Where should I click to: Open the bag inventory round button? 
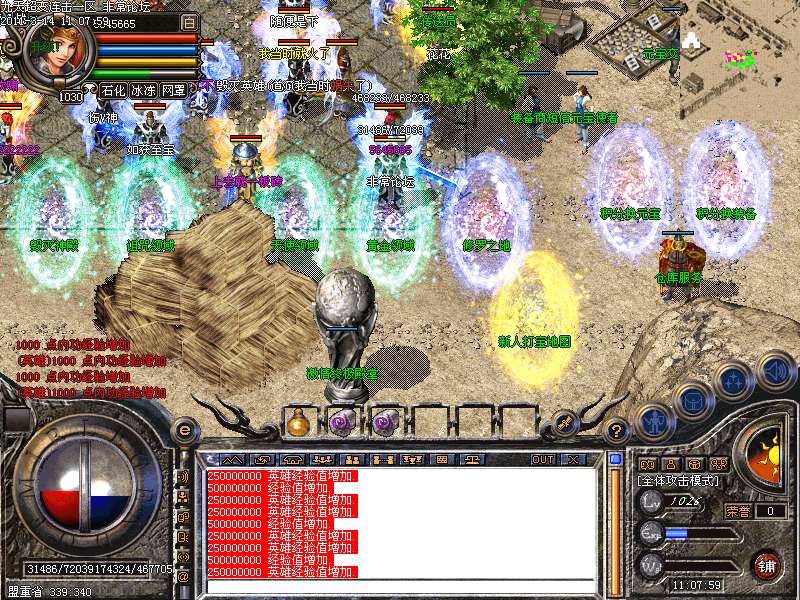pyautogui.click(x=692, y=403)
